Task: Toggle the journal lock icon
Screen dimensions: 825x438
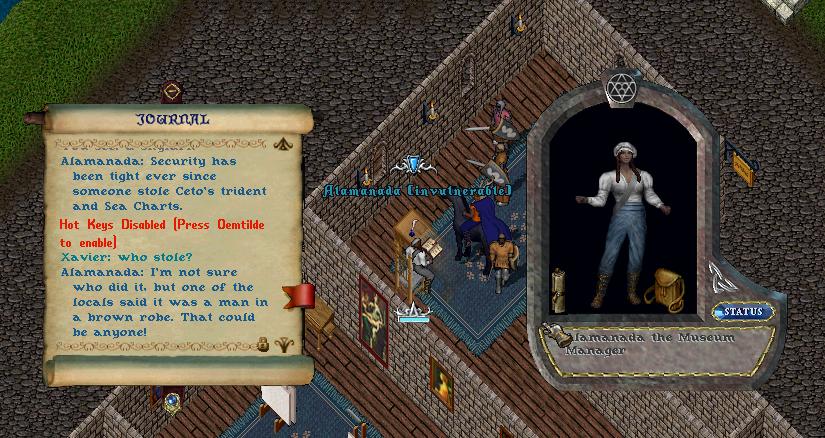Action: [x=264, y=344]
